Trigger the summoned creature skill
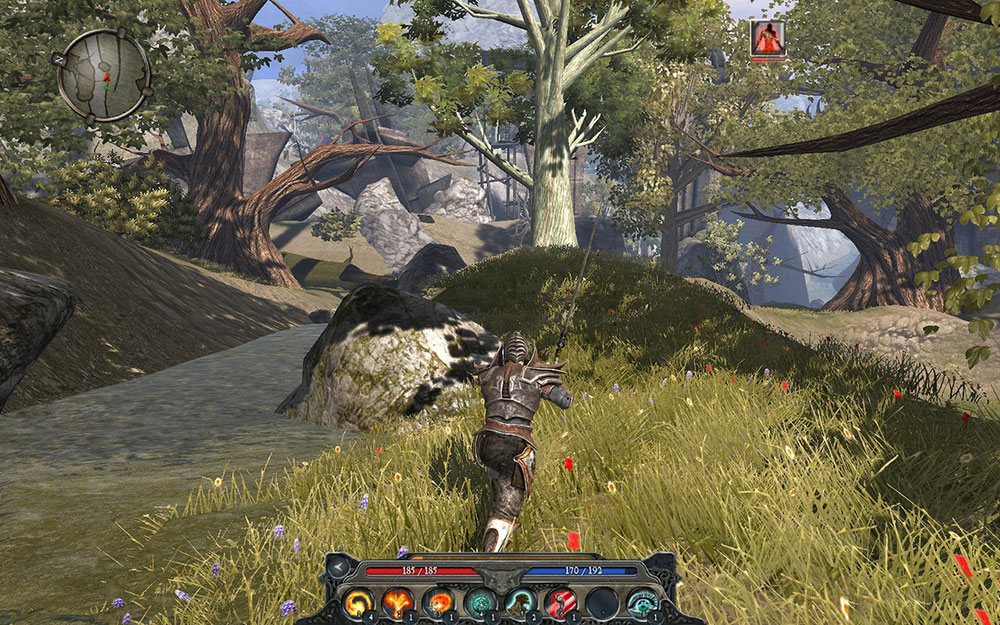This screenshot has height=625, width=1000. (520, 603)
